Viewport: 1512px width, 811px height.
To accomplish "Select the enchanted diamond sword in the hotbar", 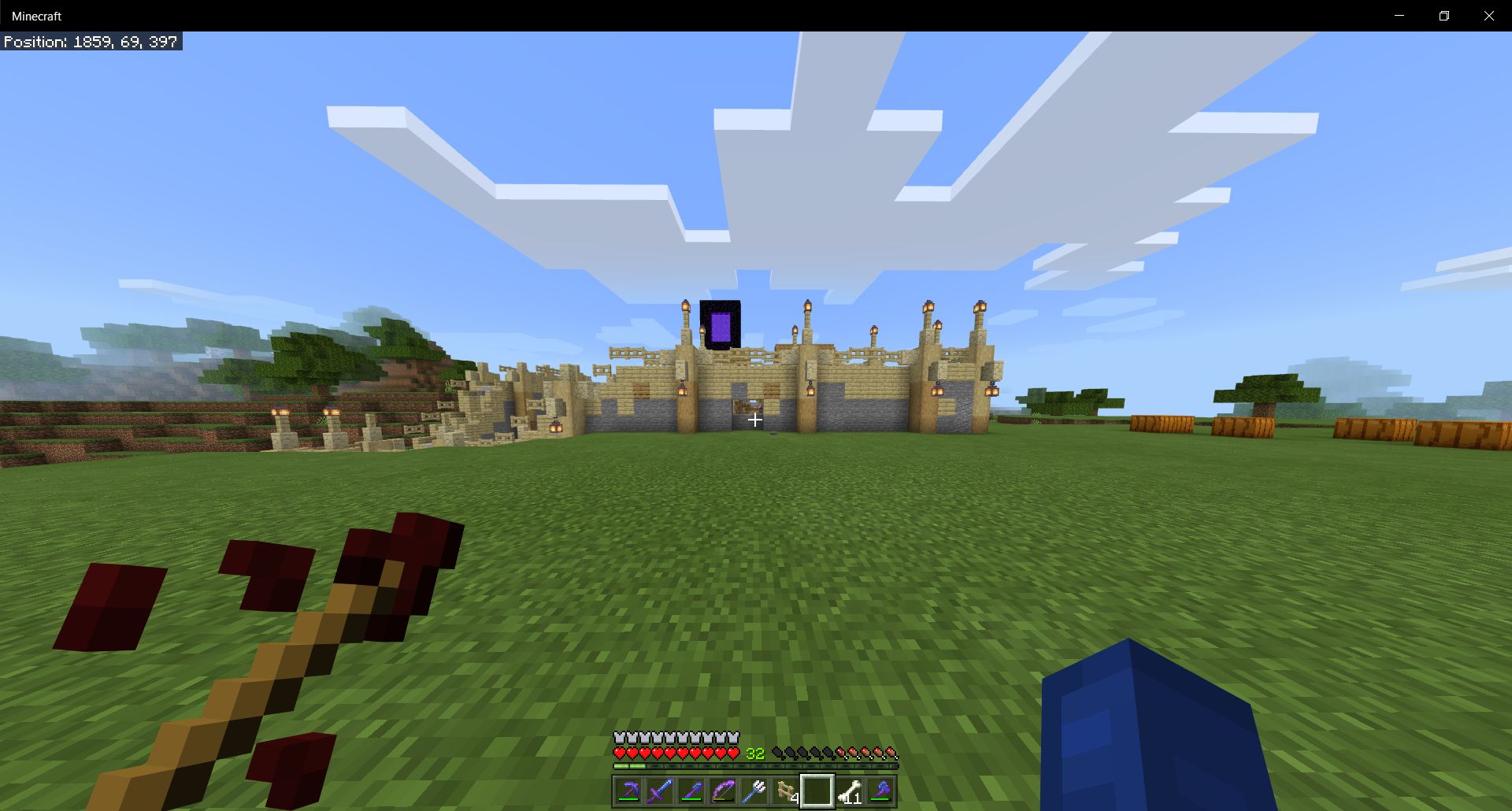I will (x=660, y=791).
